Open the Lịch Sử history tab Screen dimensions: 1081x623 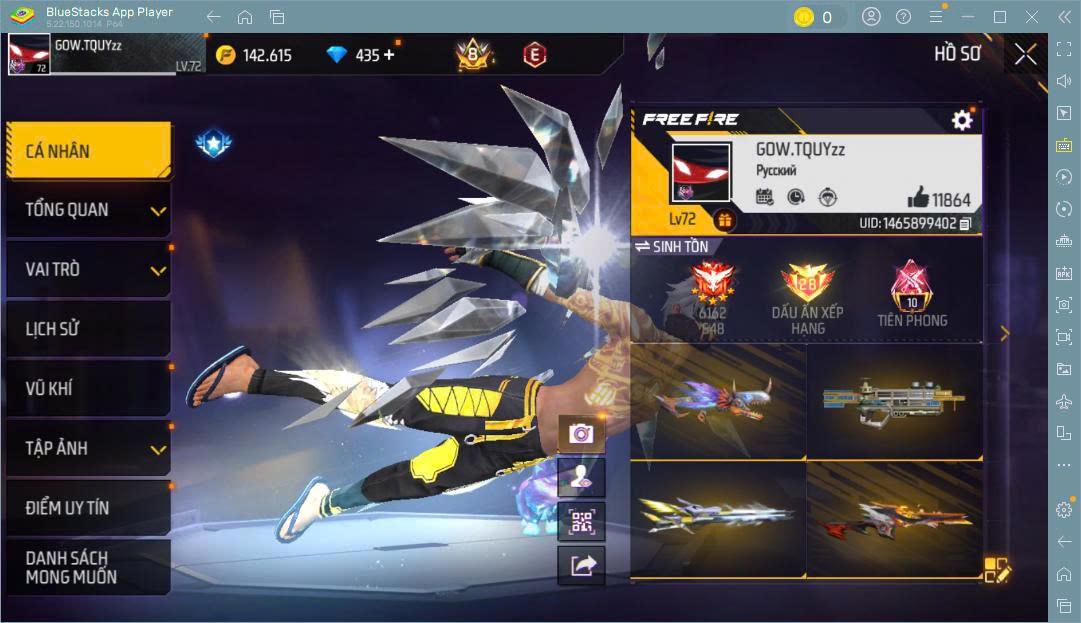click(x=88, y=329)
